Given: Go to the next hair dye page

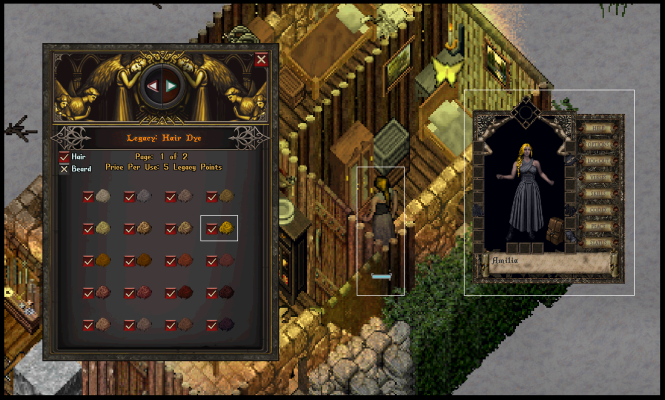Looking at the screenshot, I should pos(171,86).
